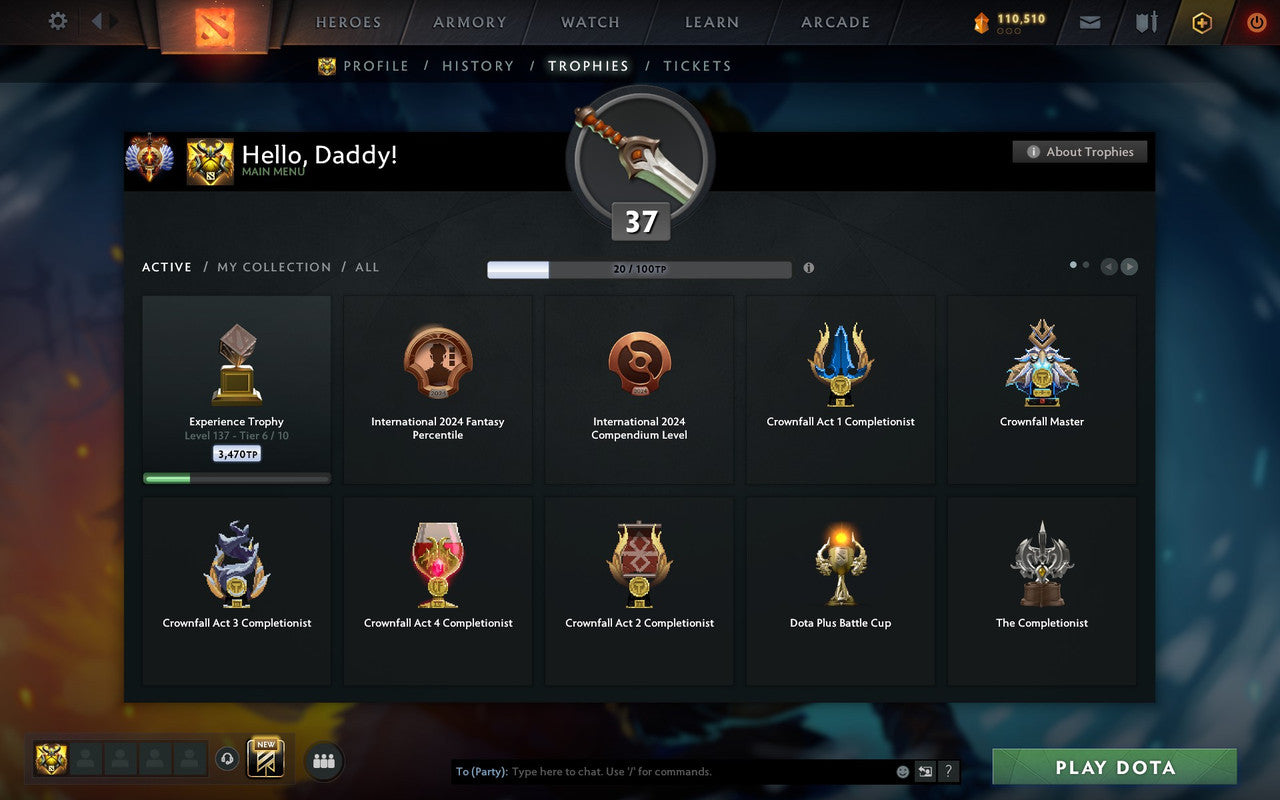The width and height of the screenshot is (1280, 800).
Task: Expand trophy list with right arrow
Action: [x=1129, y=266]
